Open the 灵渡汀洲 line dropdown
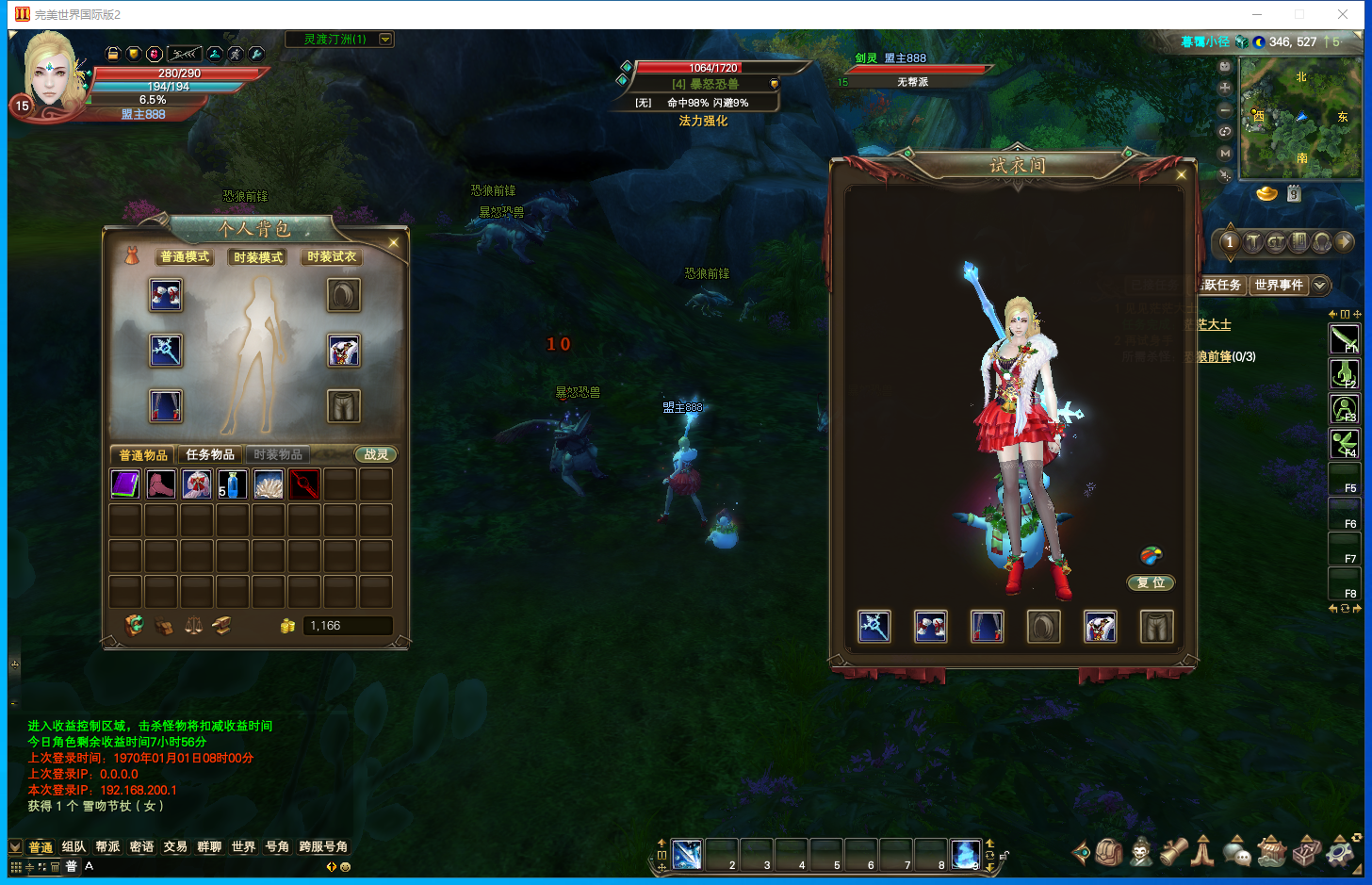The width and height of the screenshot is (1372, 885). pyautogui.click(x=385, y=40)
